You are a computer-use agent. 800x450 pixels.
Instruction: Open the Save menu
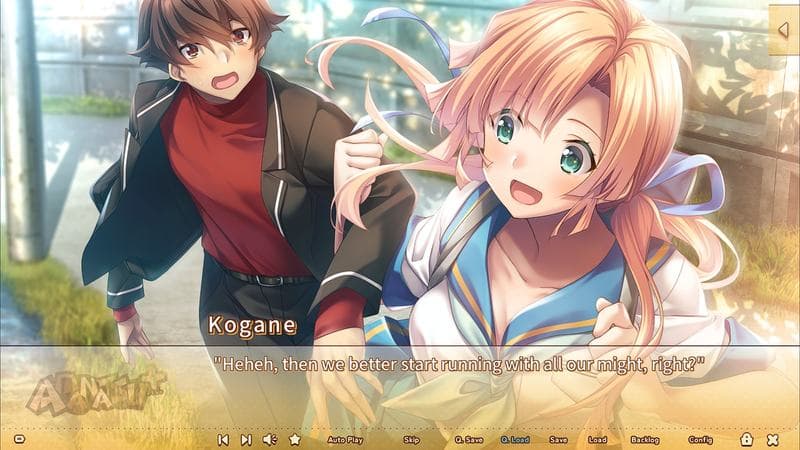(x=558, y=439)
